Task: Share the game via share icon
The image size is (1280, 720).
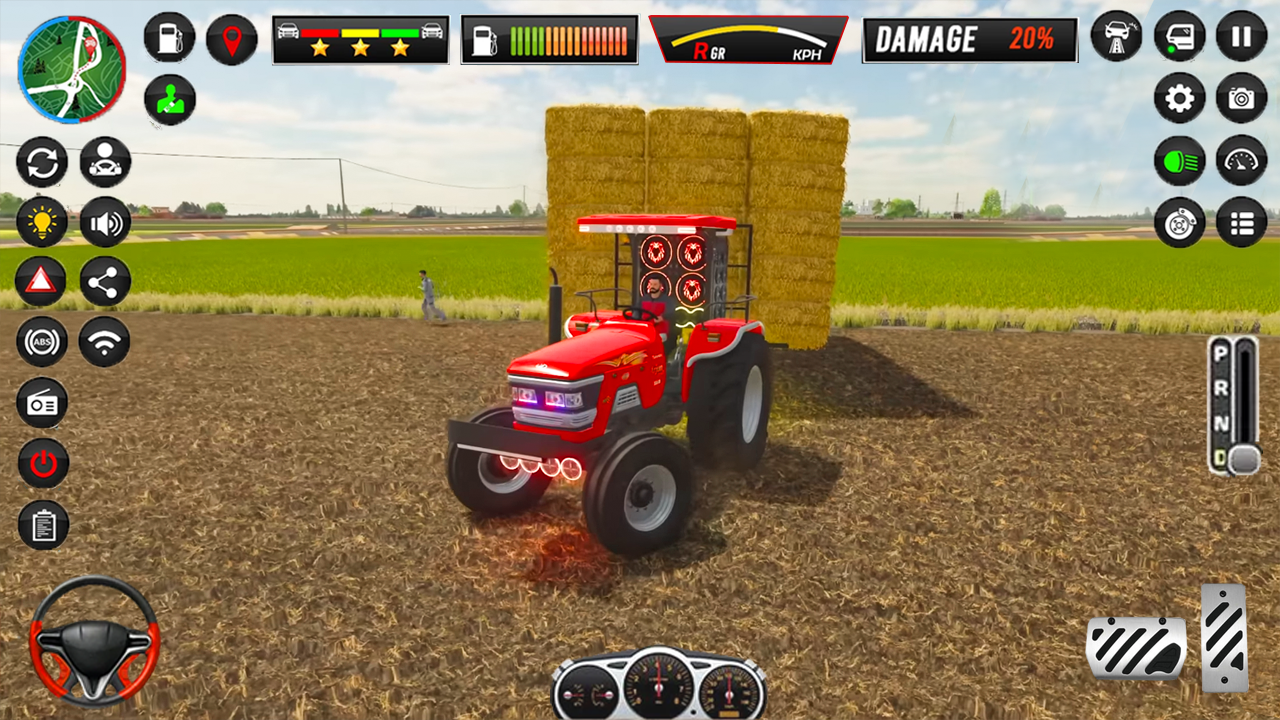Action: tap(103, 281)
